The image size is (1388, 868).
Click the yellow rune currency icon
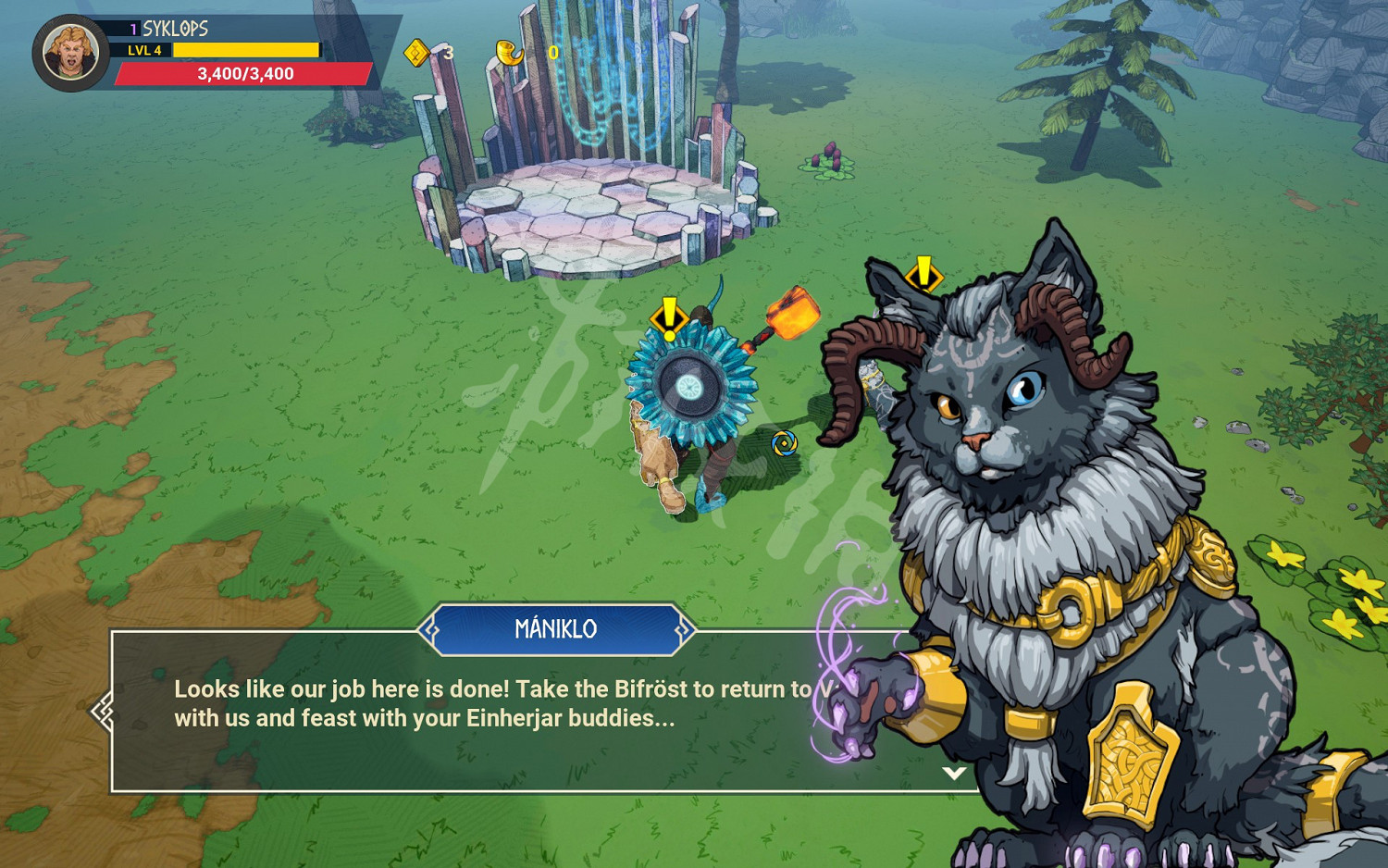pos(417,53)
